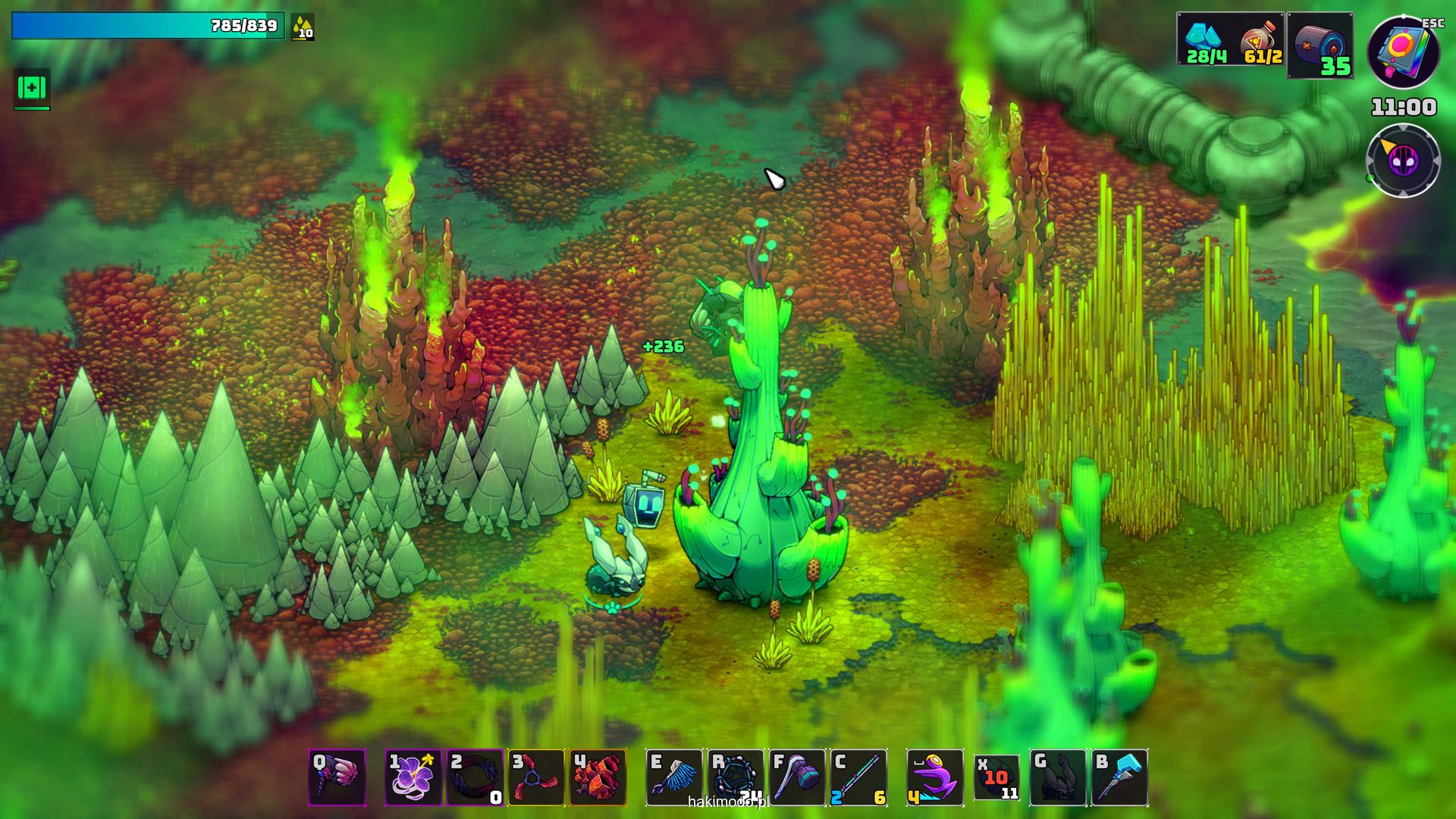Select the tracked cylinder item showing 35

[1320, 45]
